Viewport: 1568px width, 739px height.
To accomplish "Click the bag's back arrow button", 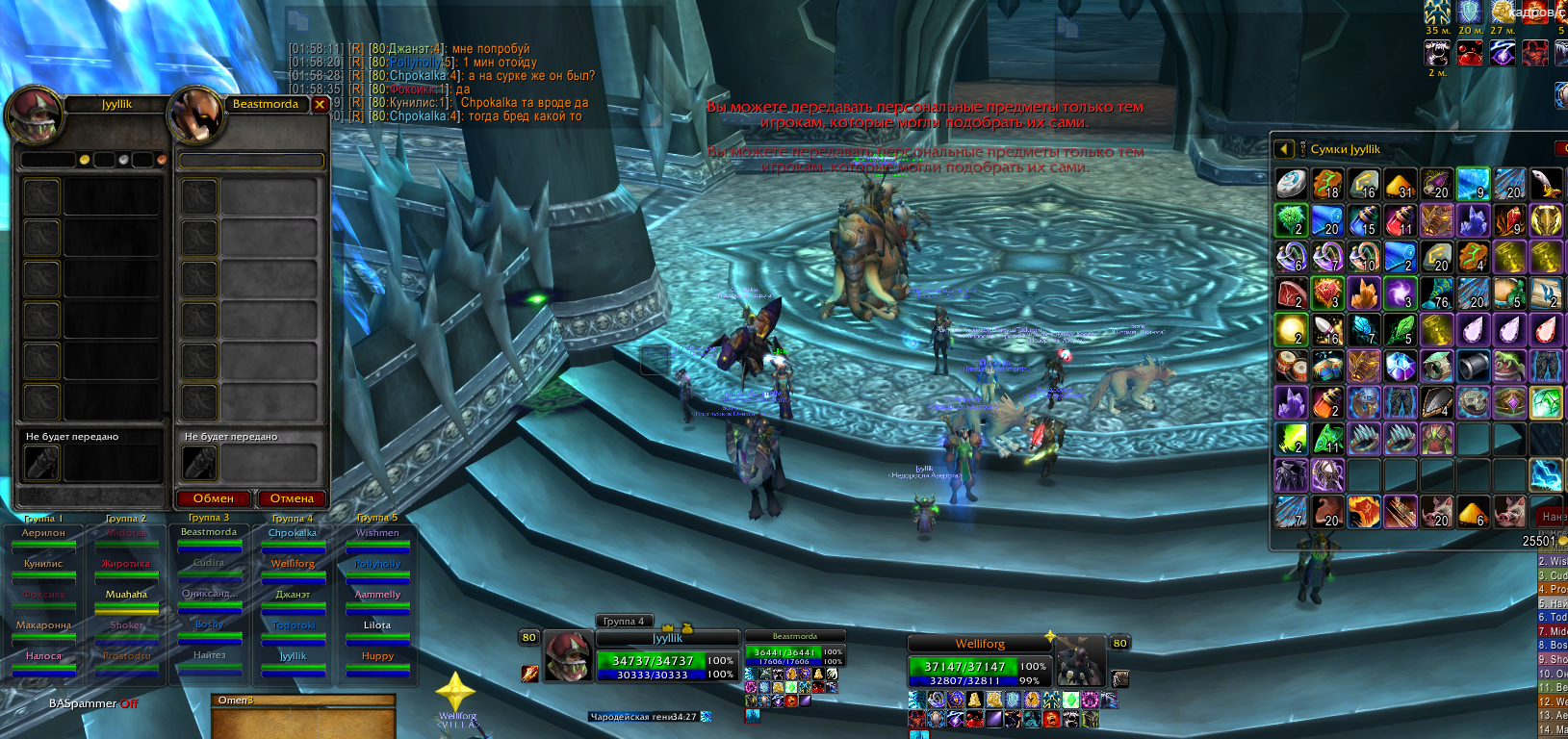I will click(x=1284, y=149).
